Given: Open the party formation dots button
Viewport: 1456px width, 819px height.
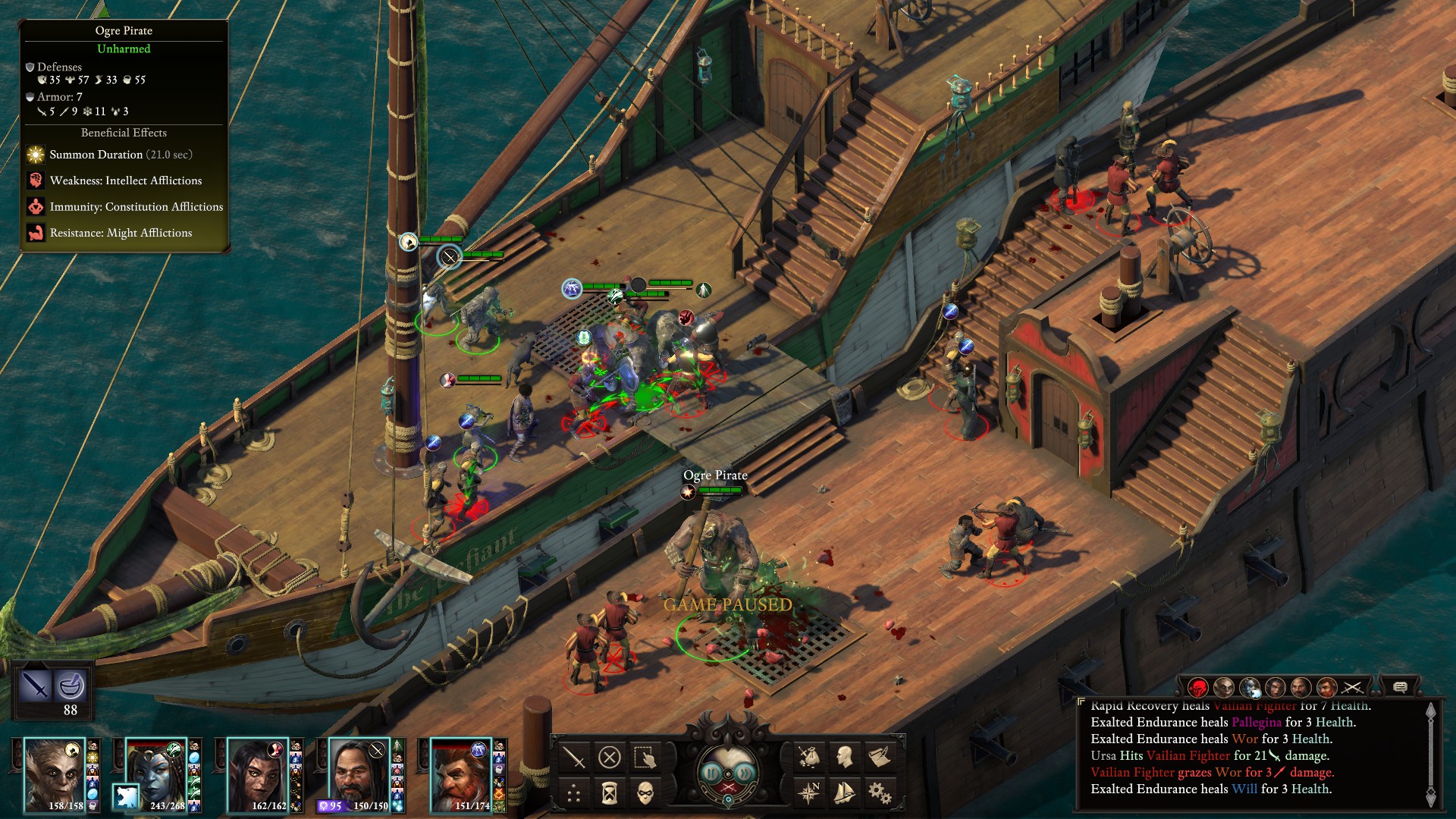Looking at the screenshot, I should pyautogui.click(x=574, y=793).
